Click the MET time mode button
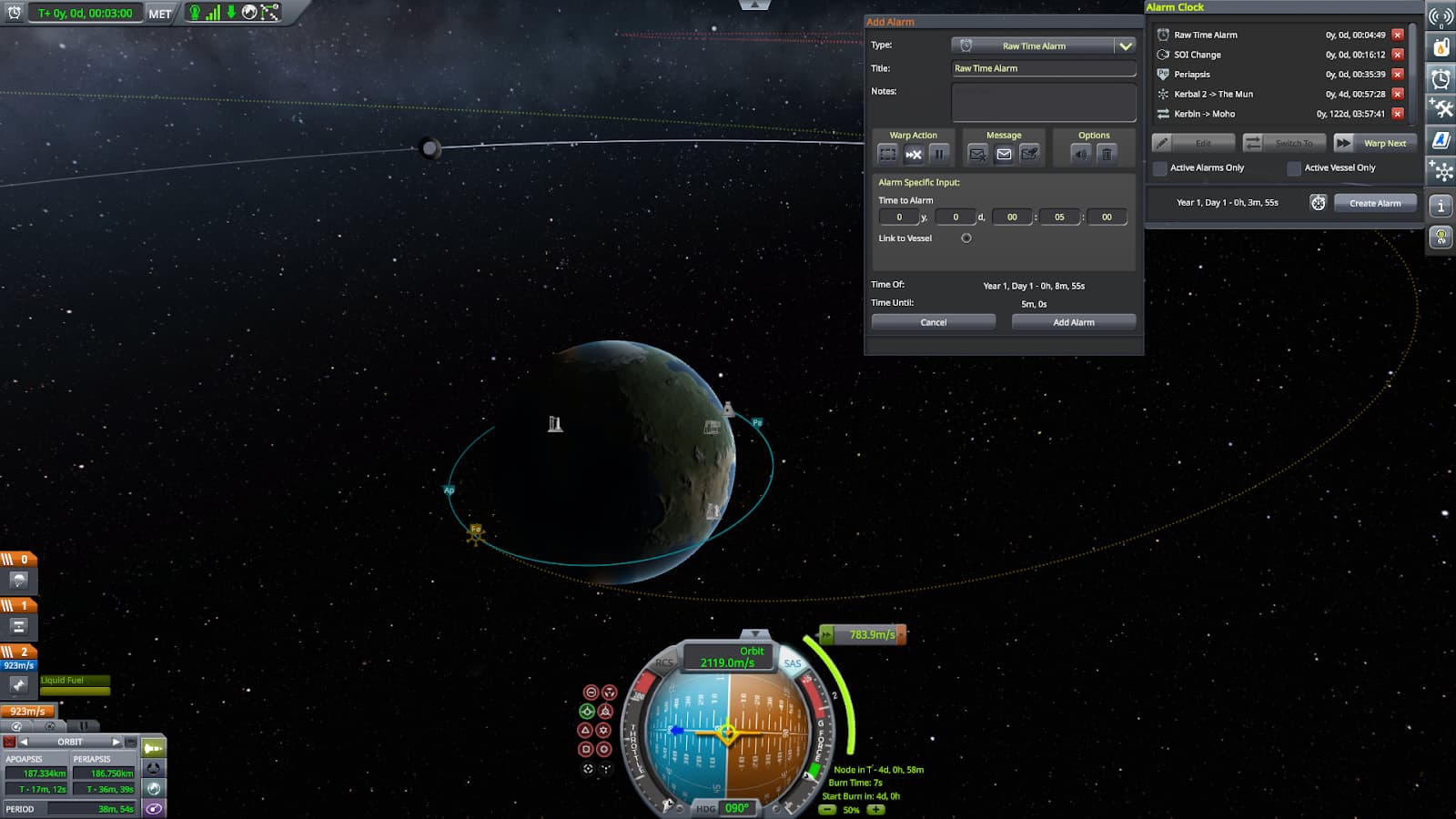Viewport: 1456px width, 819px height. click(x=160, y=14)
